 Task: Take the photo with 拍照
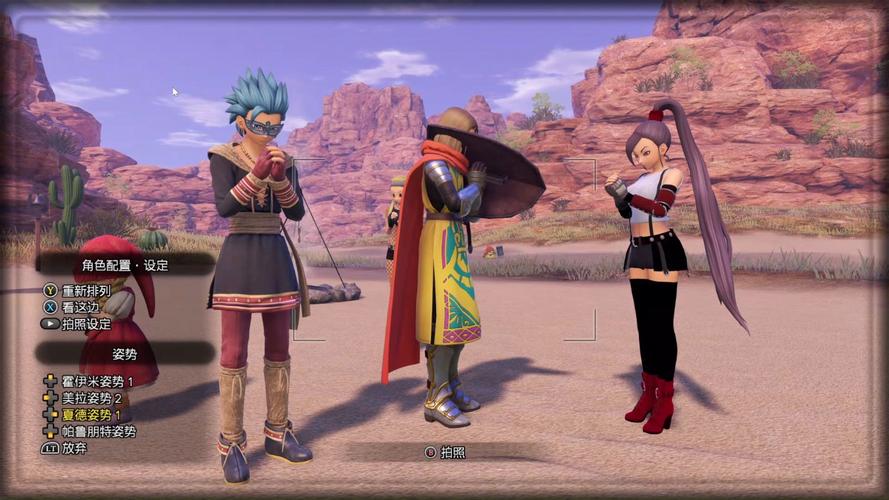(452, 452)
